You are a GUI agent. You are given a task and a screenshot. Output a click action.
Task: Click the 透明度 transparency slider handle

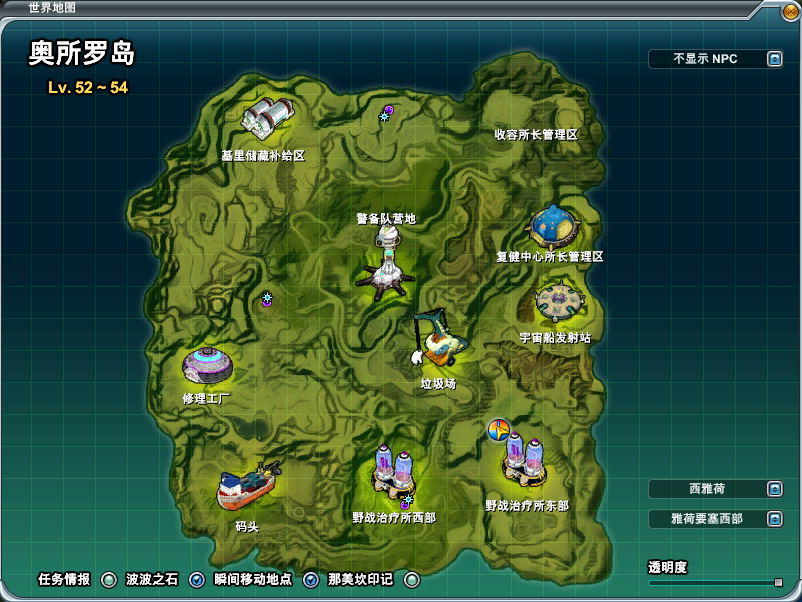tap(778, 582)
